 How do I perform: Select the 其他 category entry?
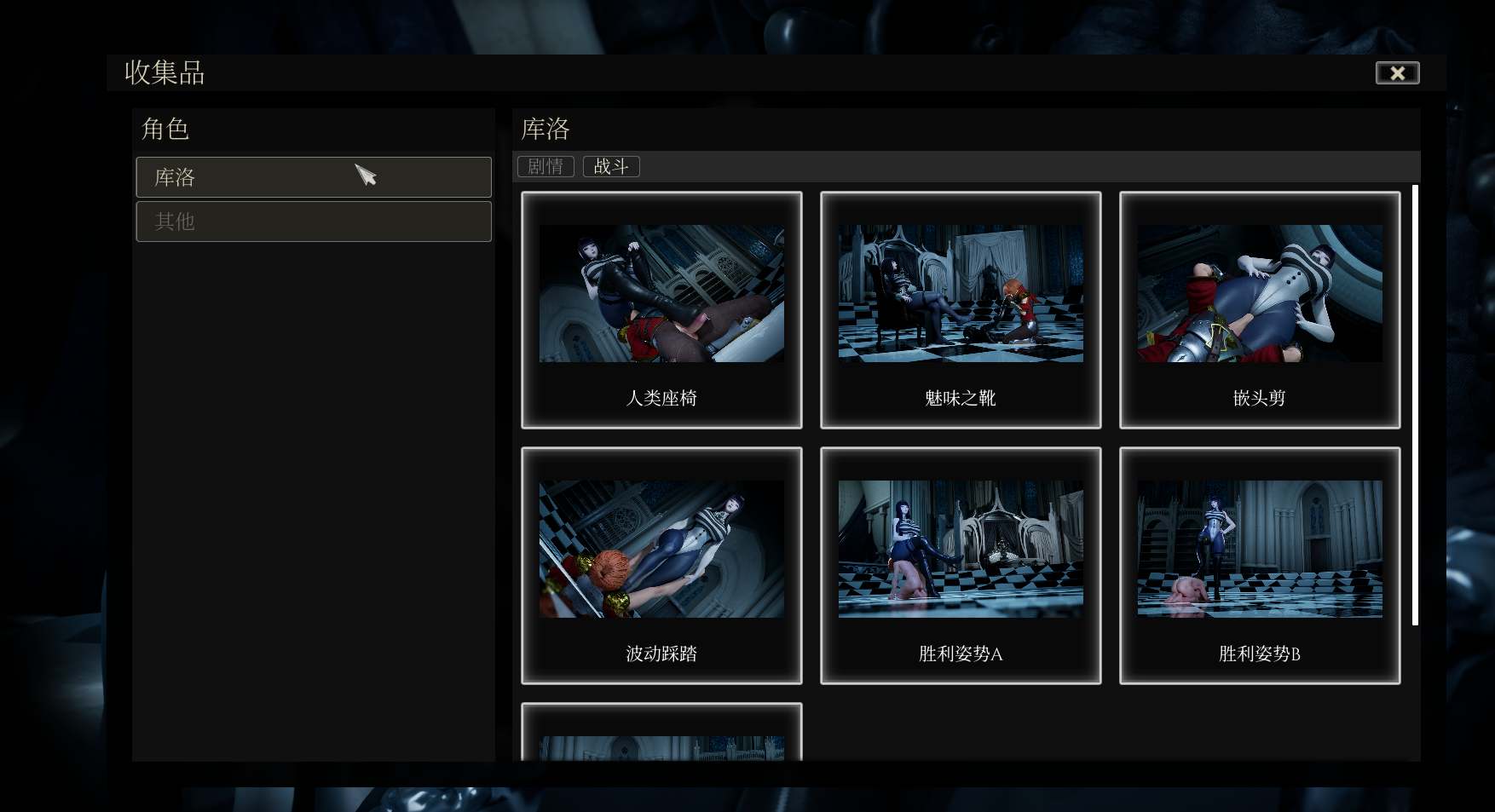coord(314,222)
